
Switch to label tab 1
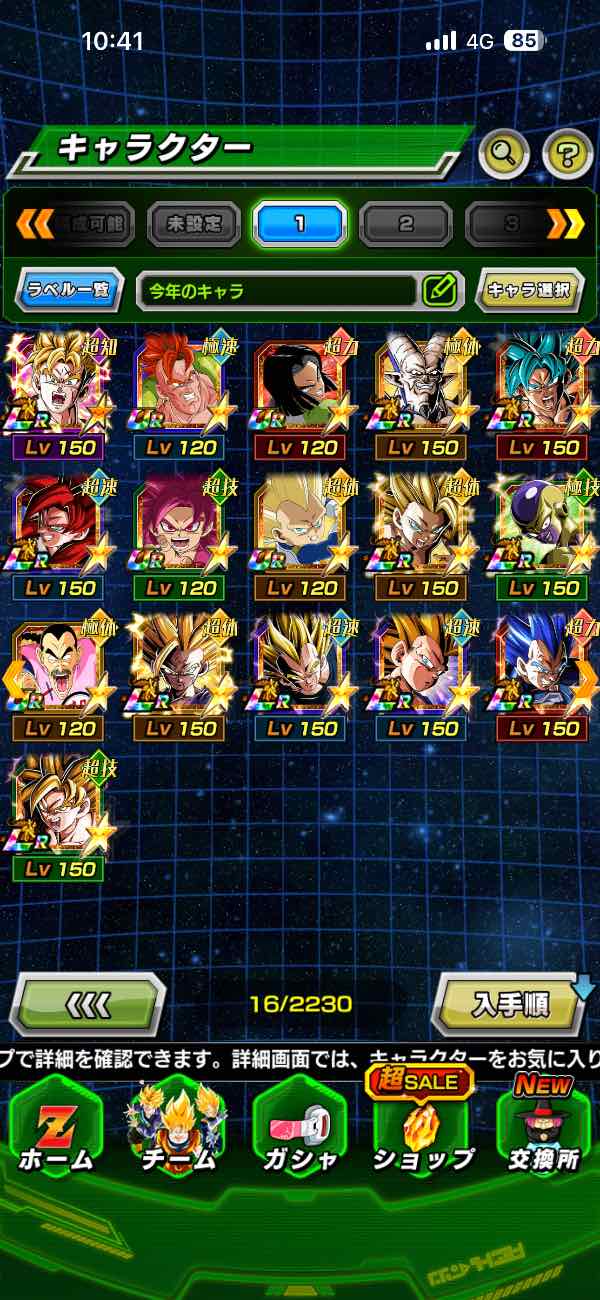(x=299, y=224)
